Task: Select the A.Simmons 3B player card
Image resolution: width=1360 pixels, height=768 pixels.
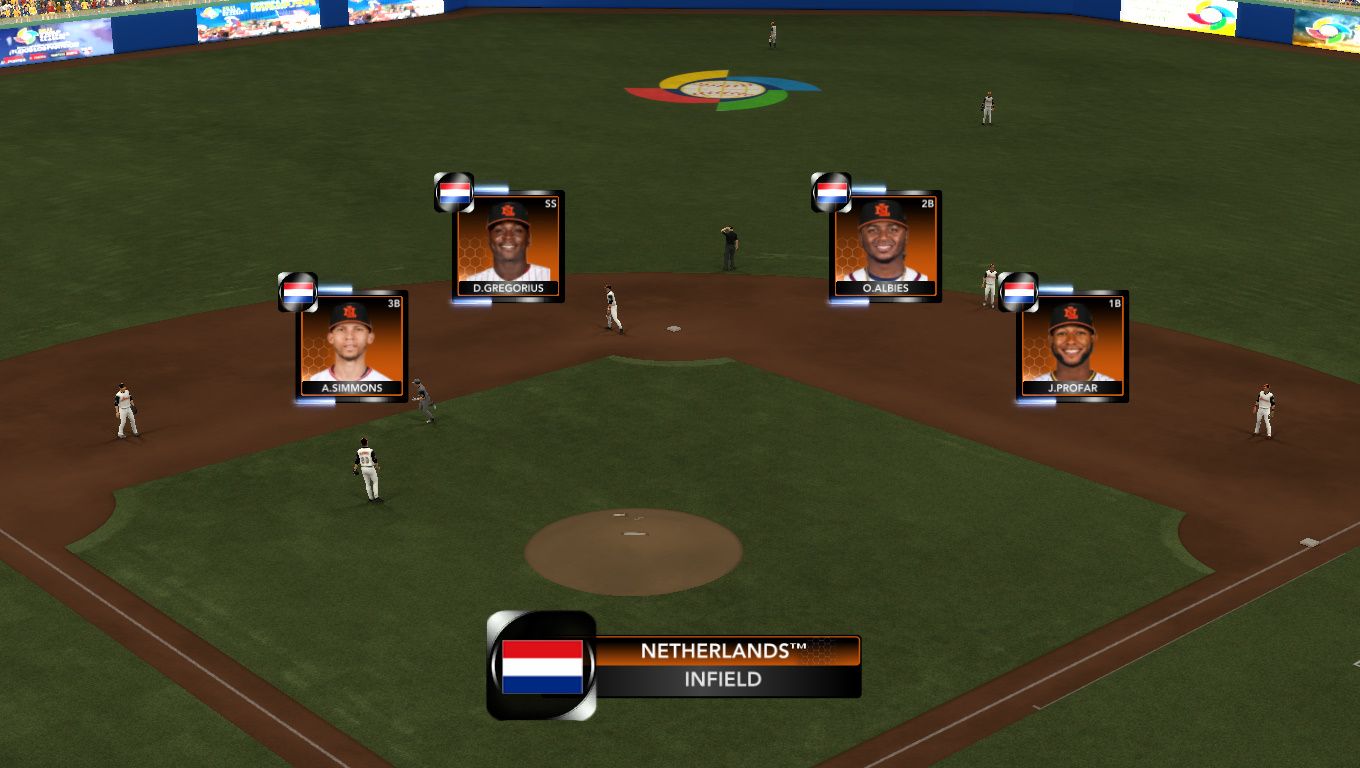Action: click(352, 346)
